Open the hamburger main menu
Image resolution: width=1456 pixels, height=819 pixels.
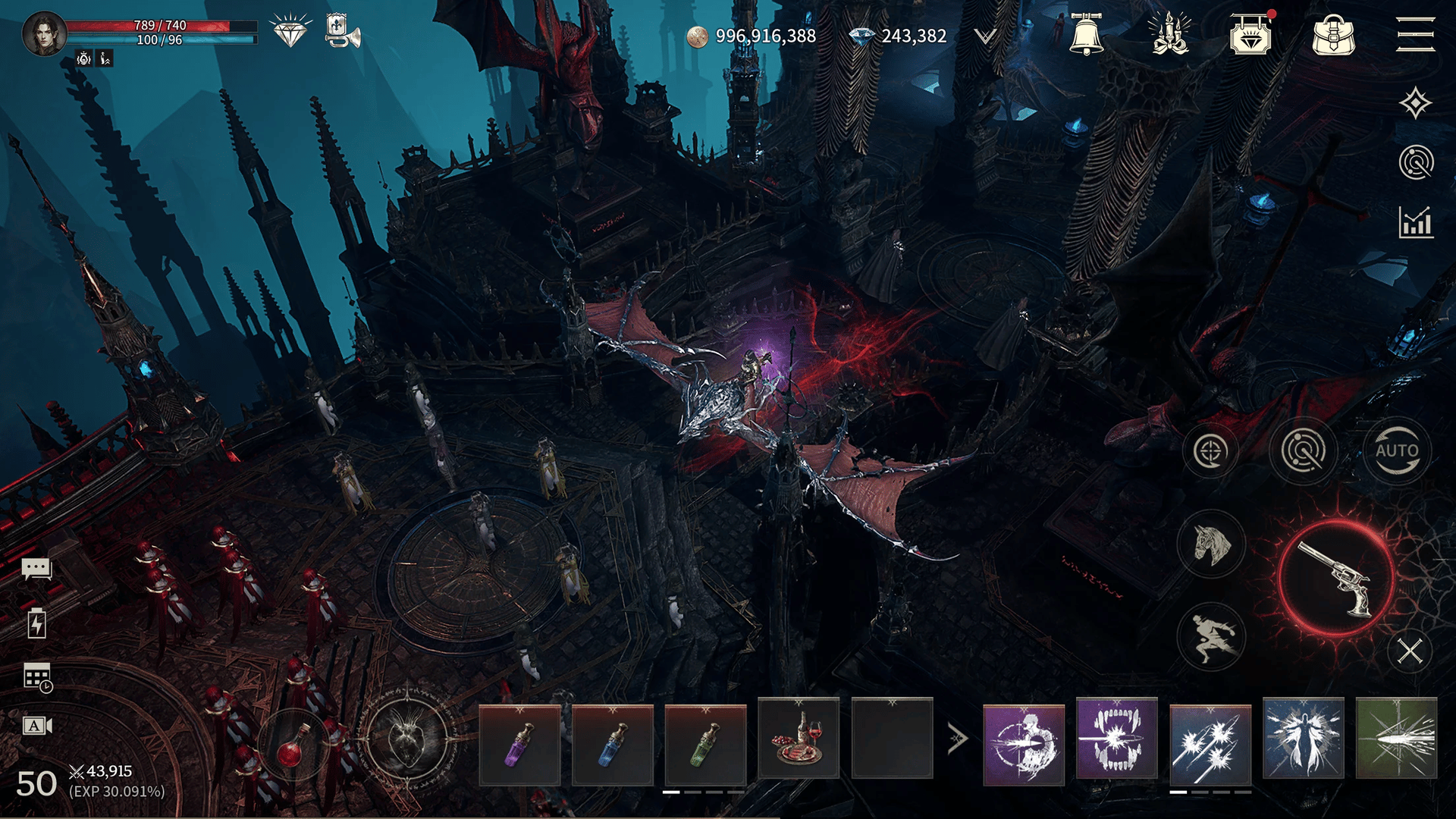click(1415, 35)
